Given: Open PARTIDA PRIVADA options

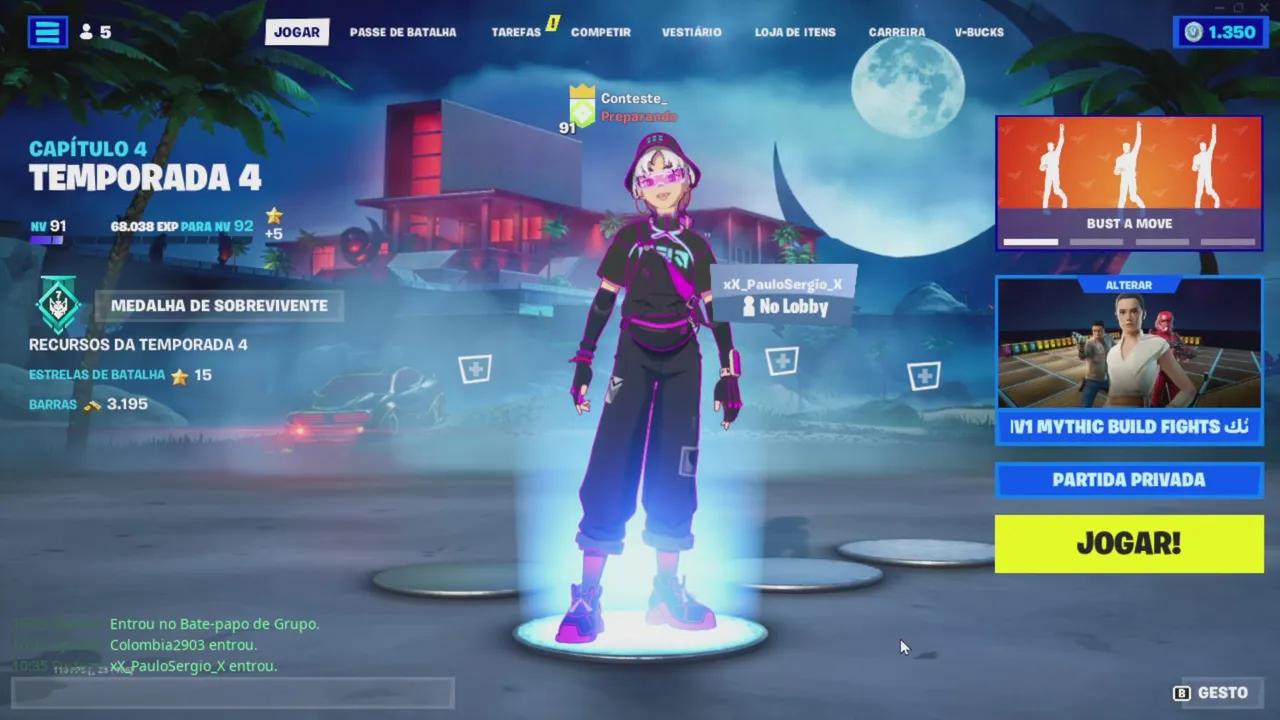Looking at the screenshot, I should (x=1128, y=479).
